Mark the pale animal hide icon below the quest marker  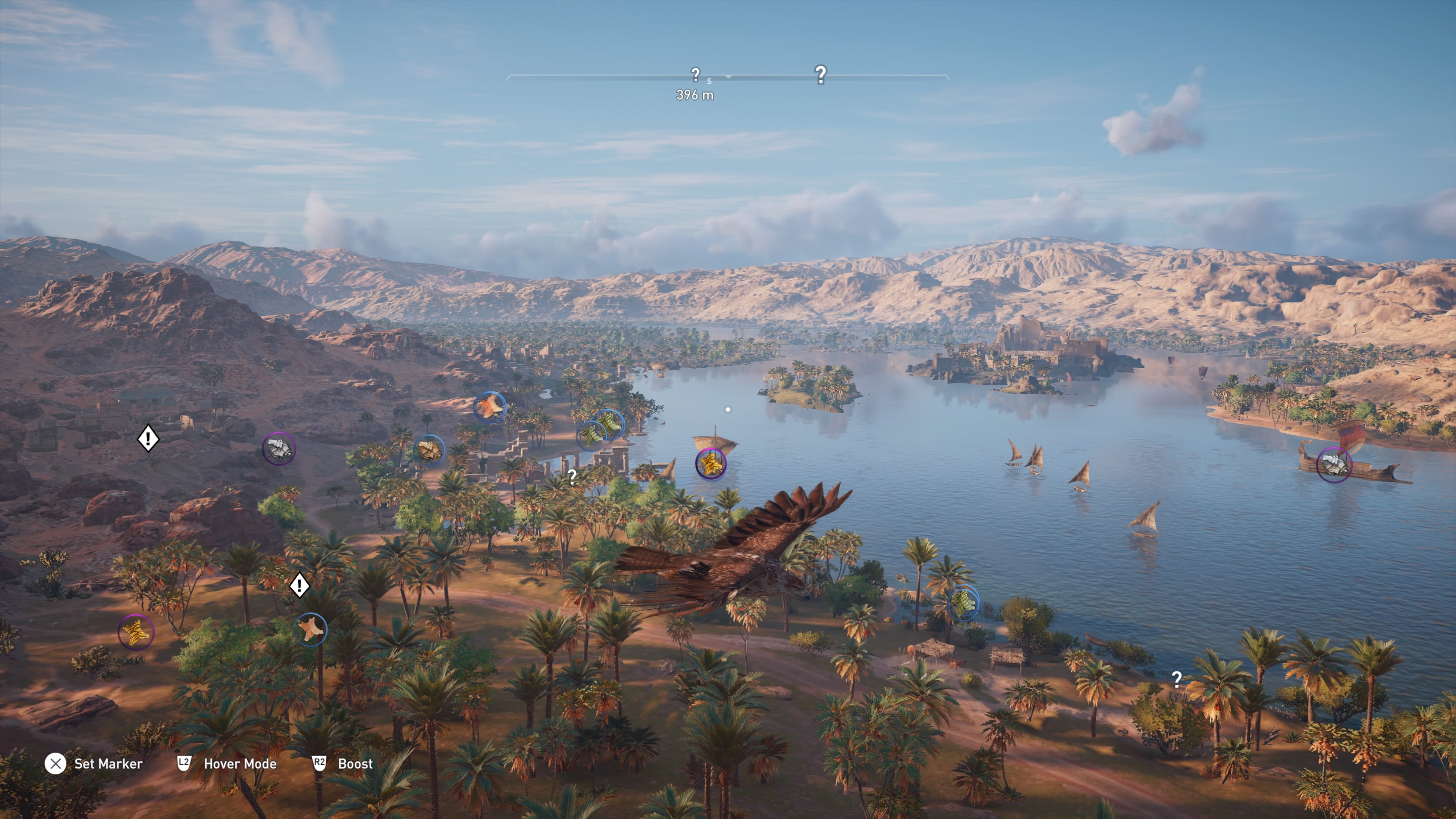[310, 629]
